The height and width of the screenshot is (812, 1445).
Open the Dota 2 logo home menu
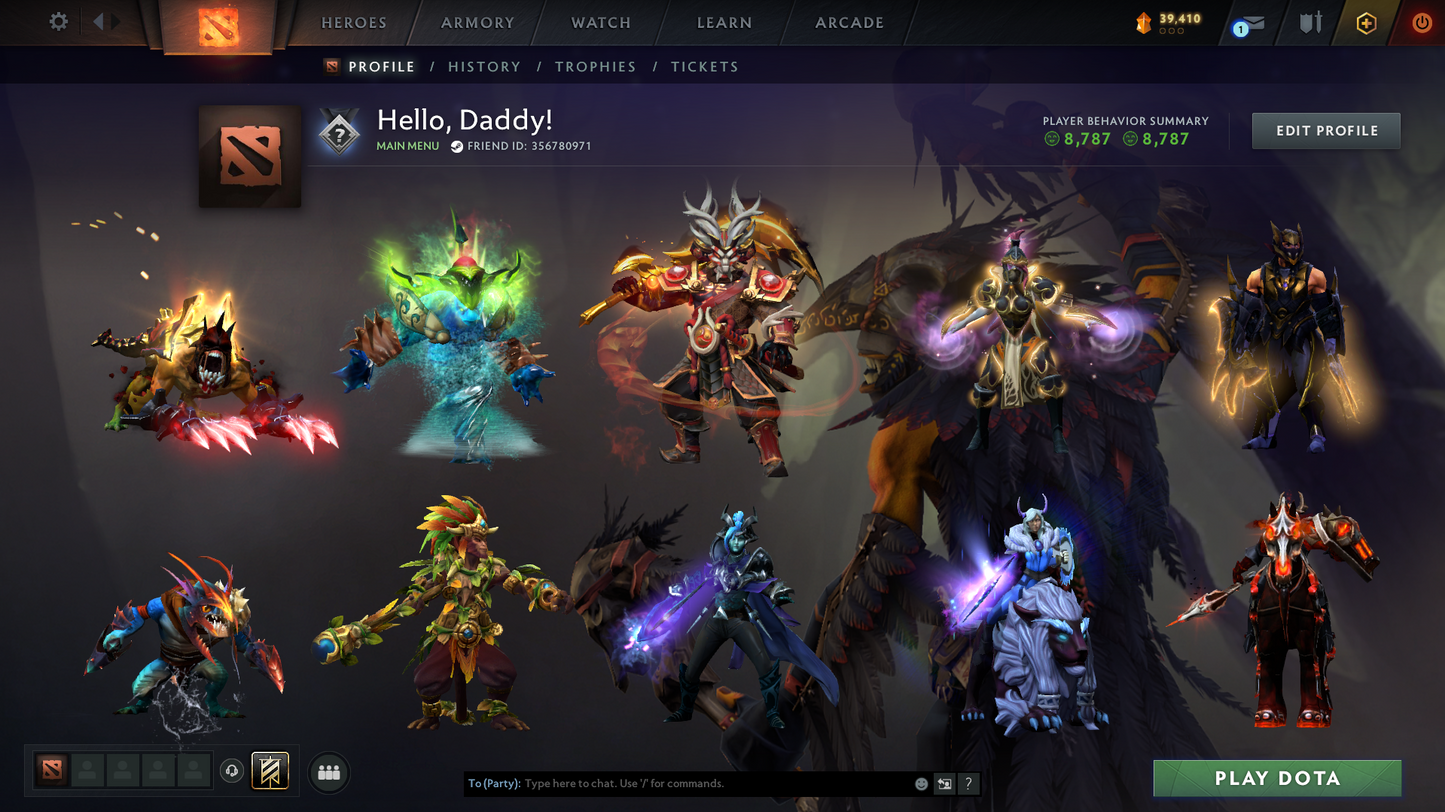click(x=219, y=25)
